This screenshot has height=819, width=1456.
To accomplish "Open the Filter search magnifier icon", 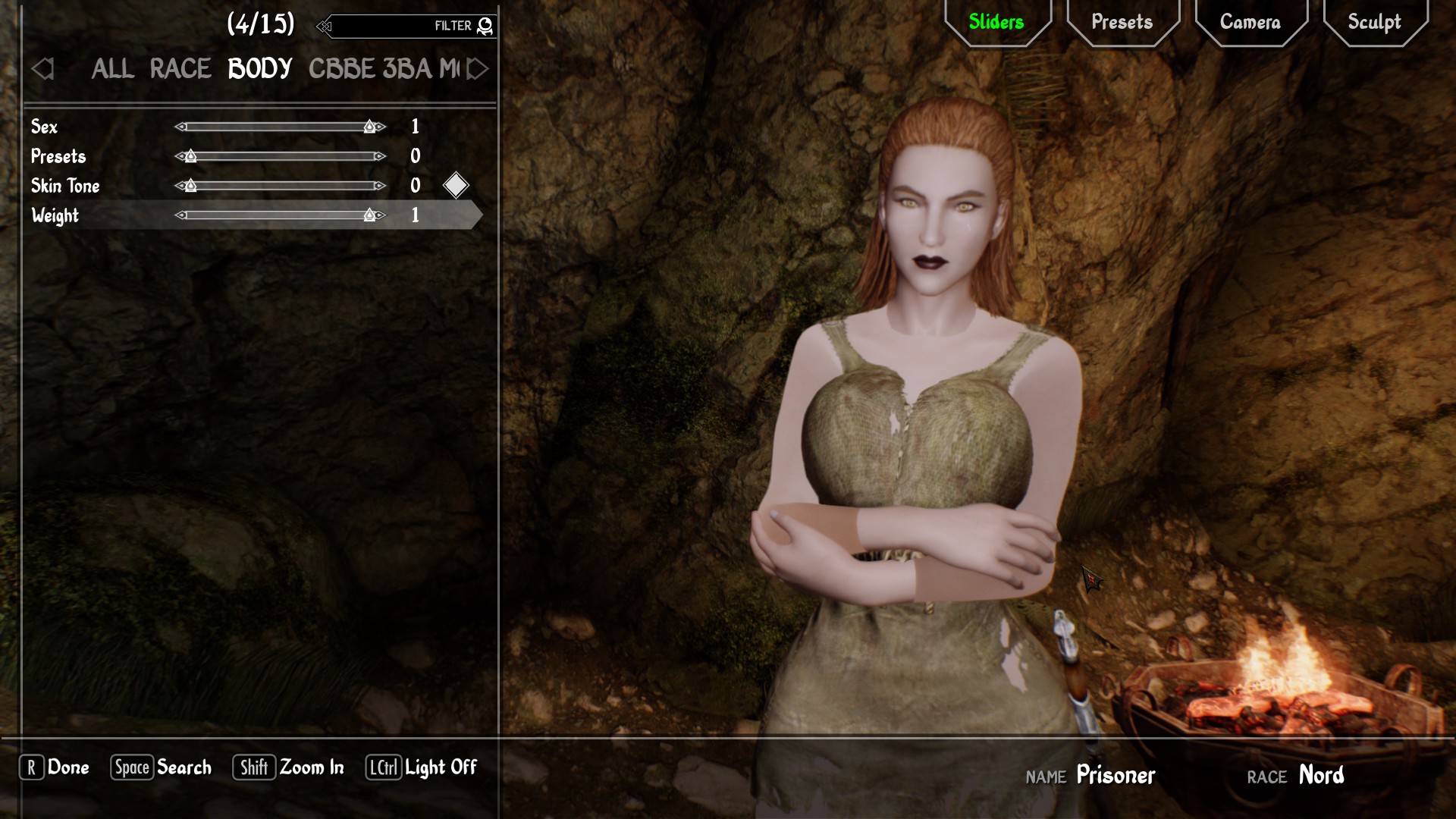I will click(x=485, y=25).
